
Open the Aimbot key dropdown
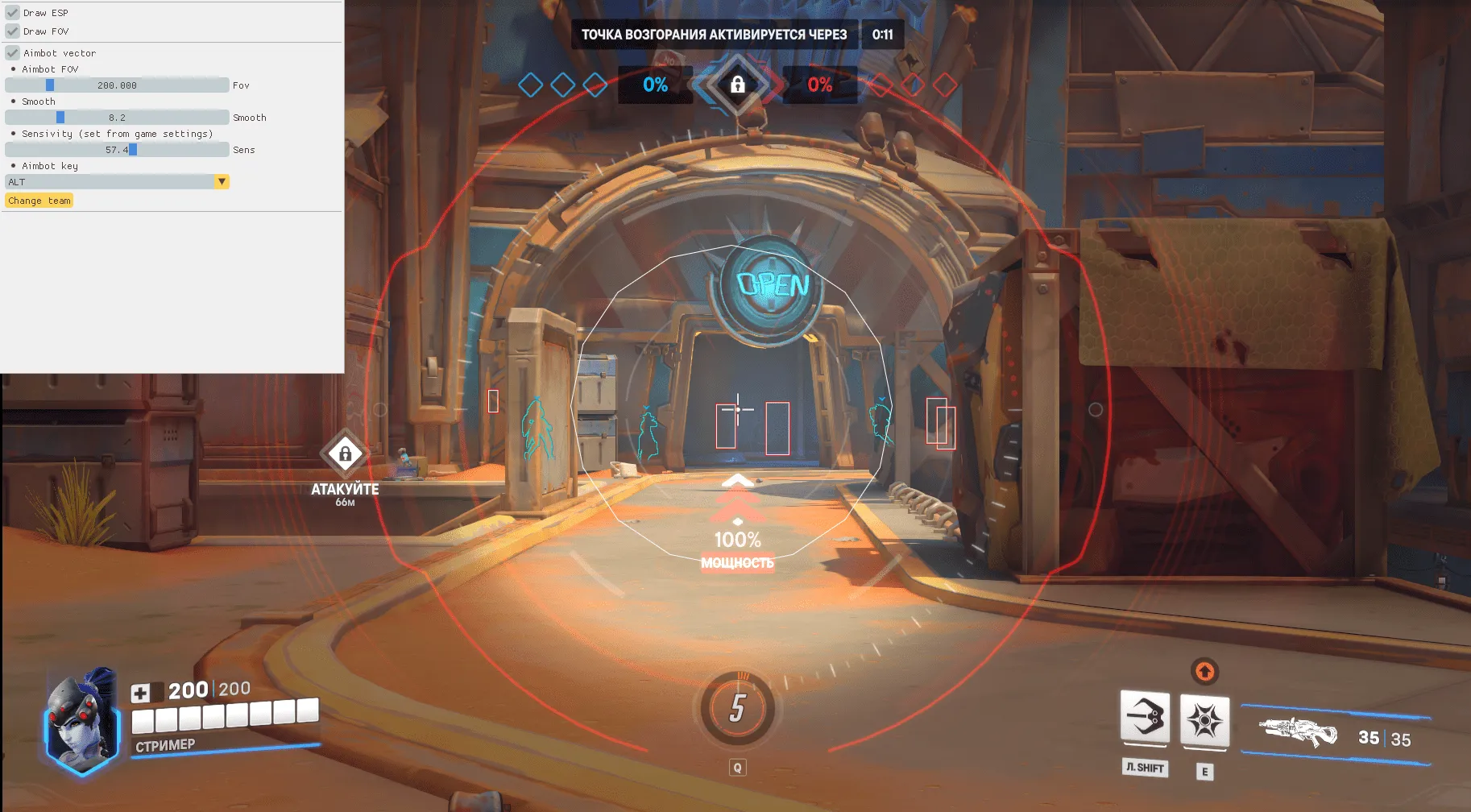point(222,182)
